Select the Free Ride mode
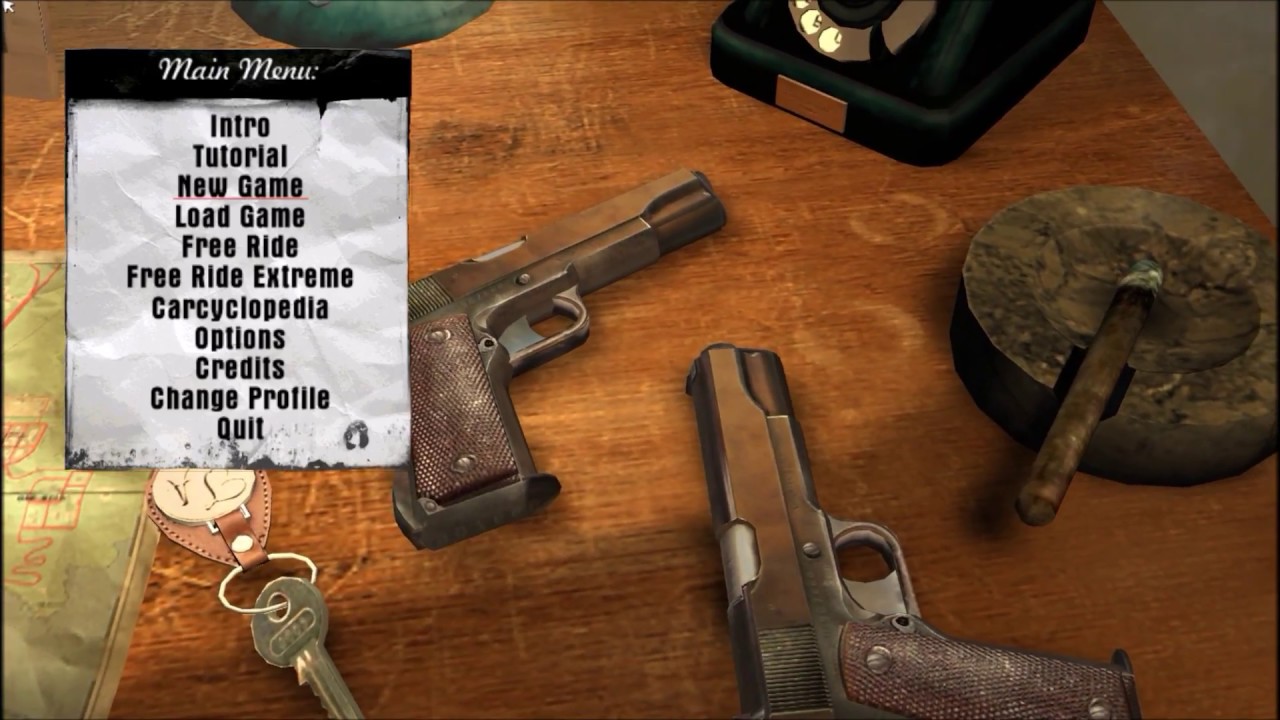This screenshot has width=1280, height=720. (x=240, y=246)
